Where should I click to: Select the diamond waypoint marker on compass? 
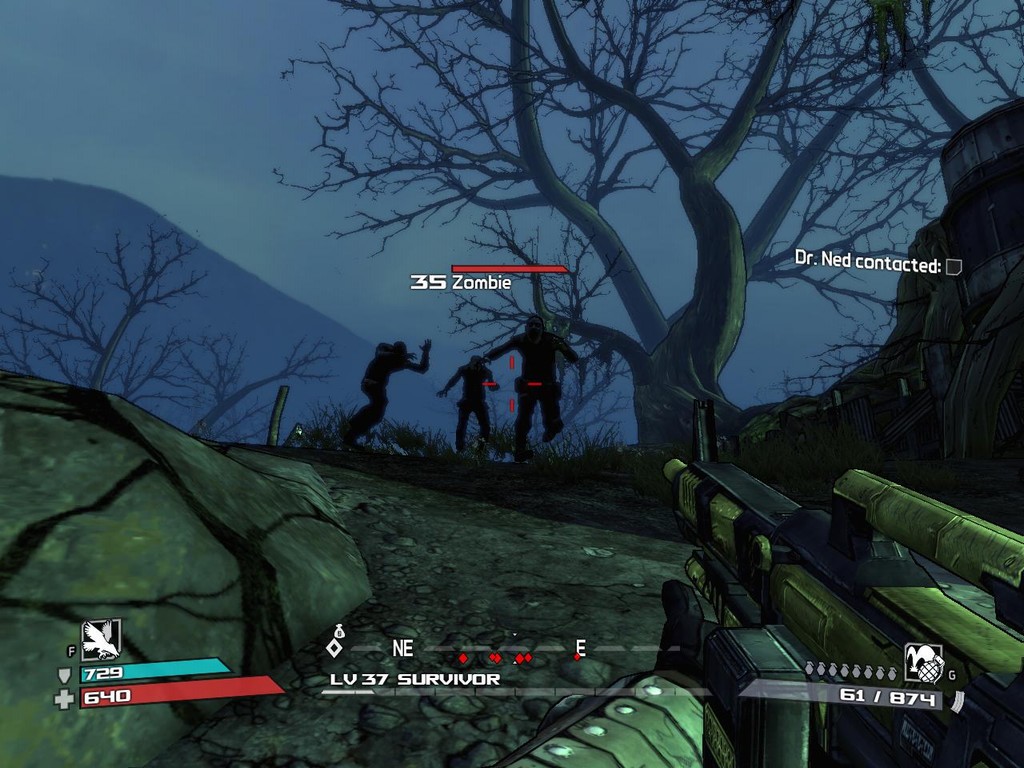pyautogui.click(x=335, y=648)
